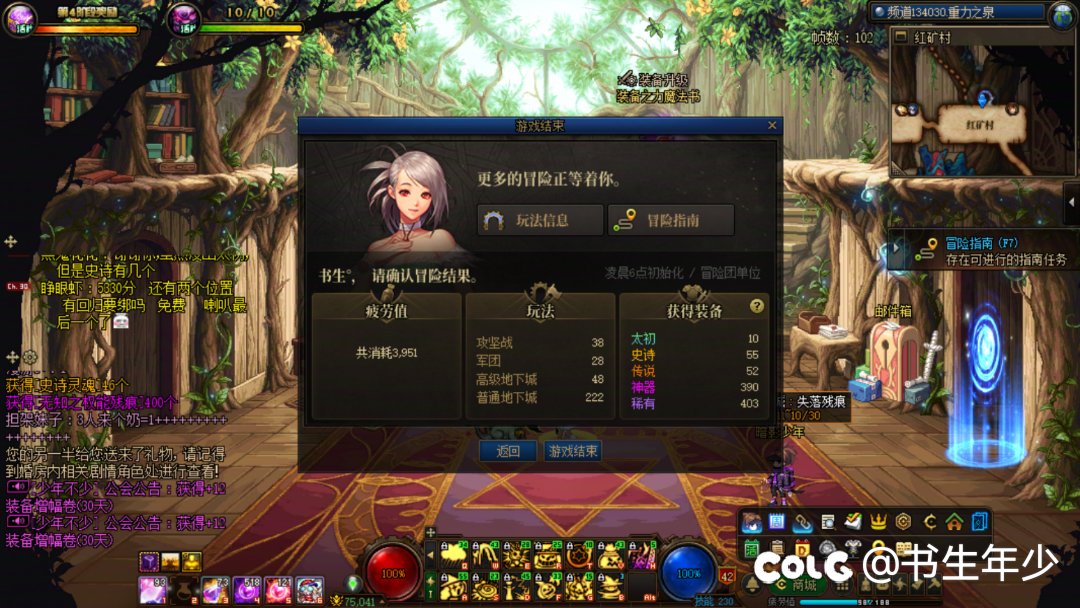Open the 商城 shop button
1080x608 pixels.
[795, 585]
